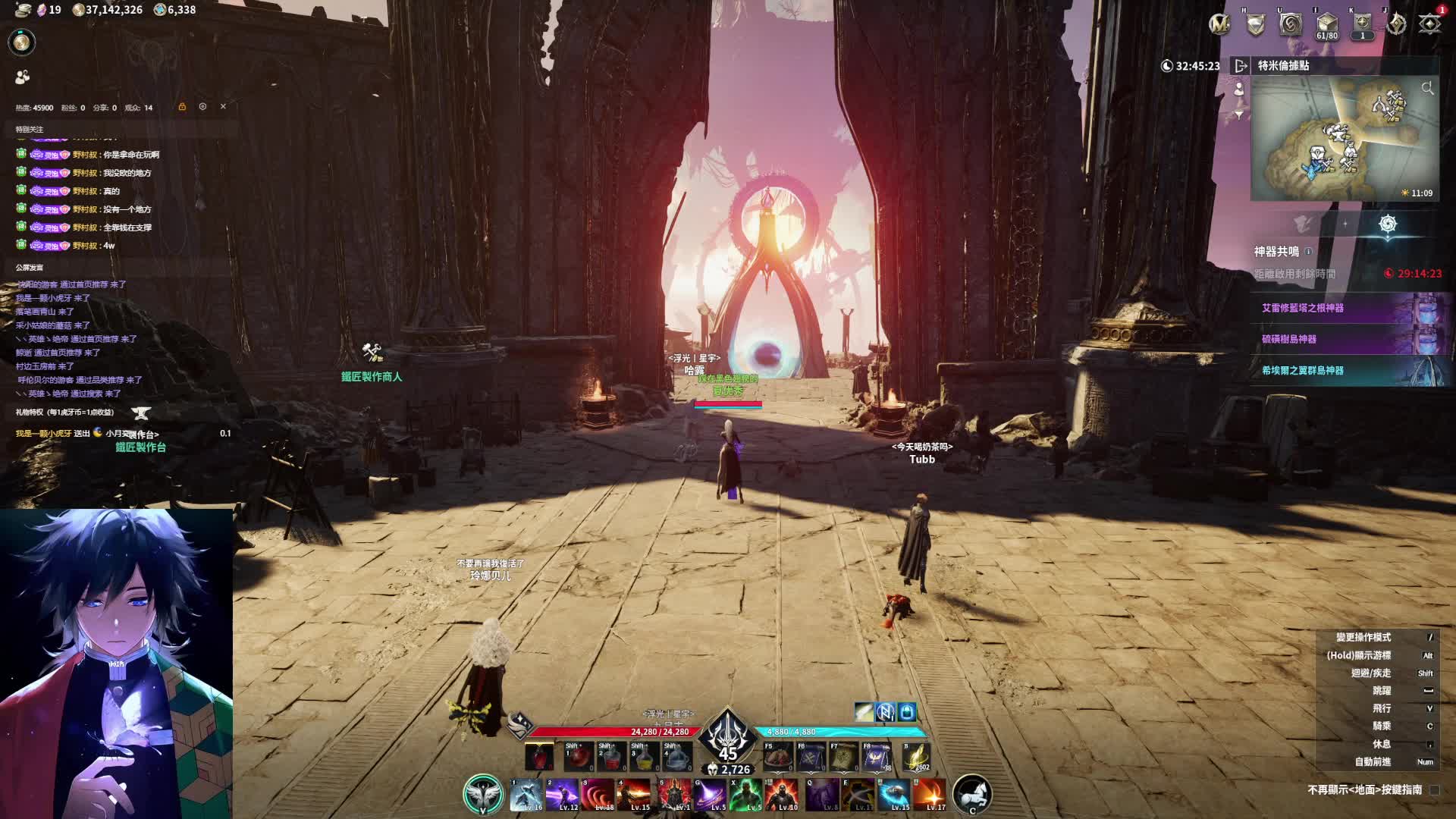Click the blue padlock buff icon
The height and width of the screenshot is (819, 1456).
tap(907, 712)
